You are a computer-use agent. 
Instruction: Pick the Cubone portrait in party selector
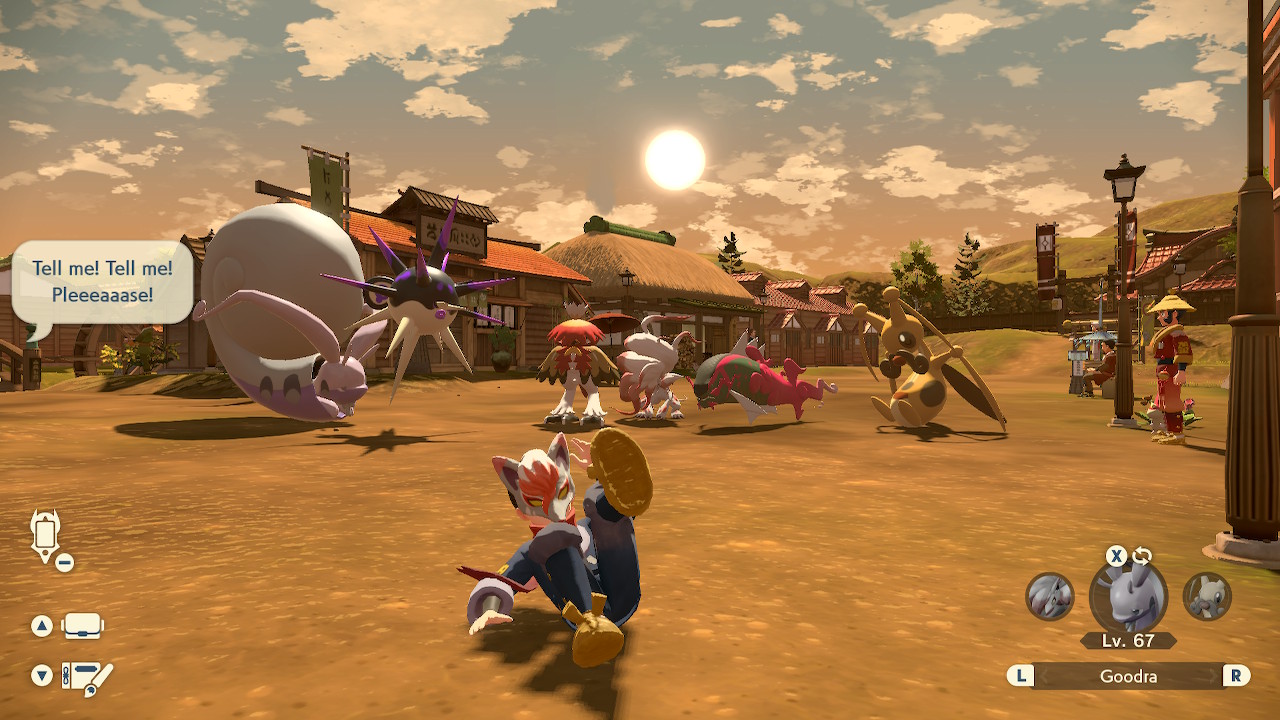click(1207, 596)
